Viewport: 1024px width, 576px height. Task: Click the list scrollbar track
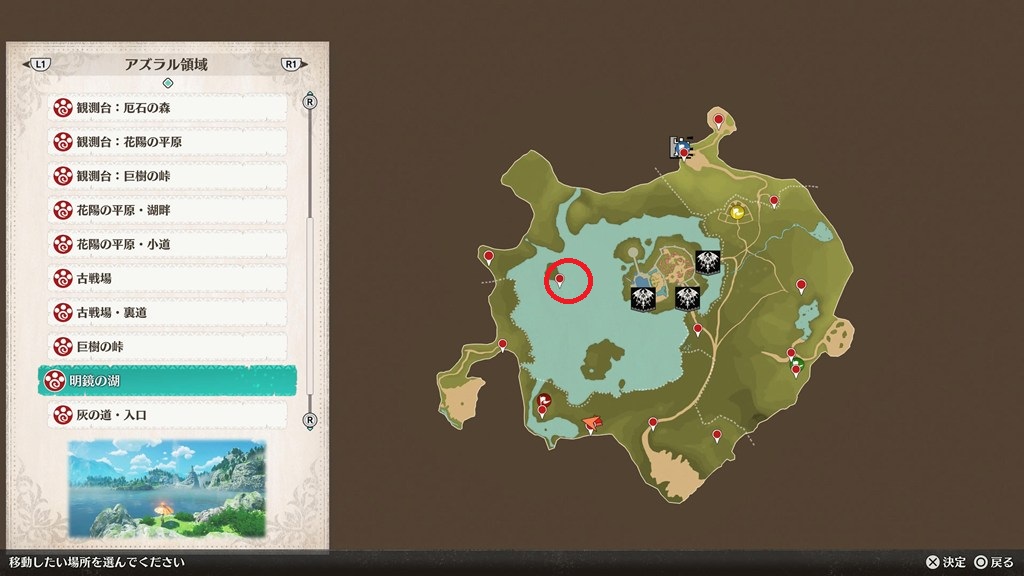tap(310, 260)
